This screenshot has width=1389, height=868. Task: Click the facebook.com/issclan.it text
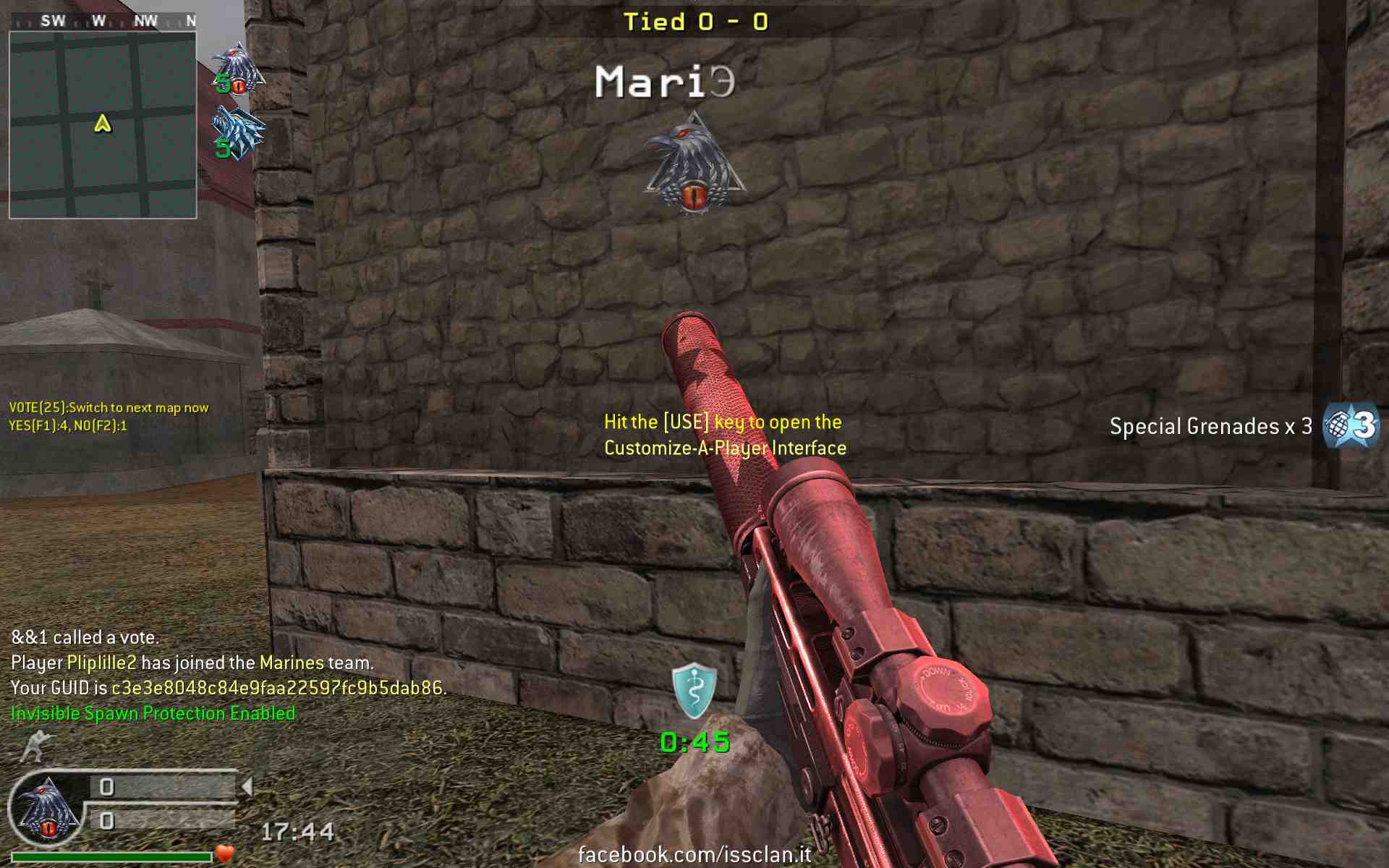point(694,854)
